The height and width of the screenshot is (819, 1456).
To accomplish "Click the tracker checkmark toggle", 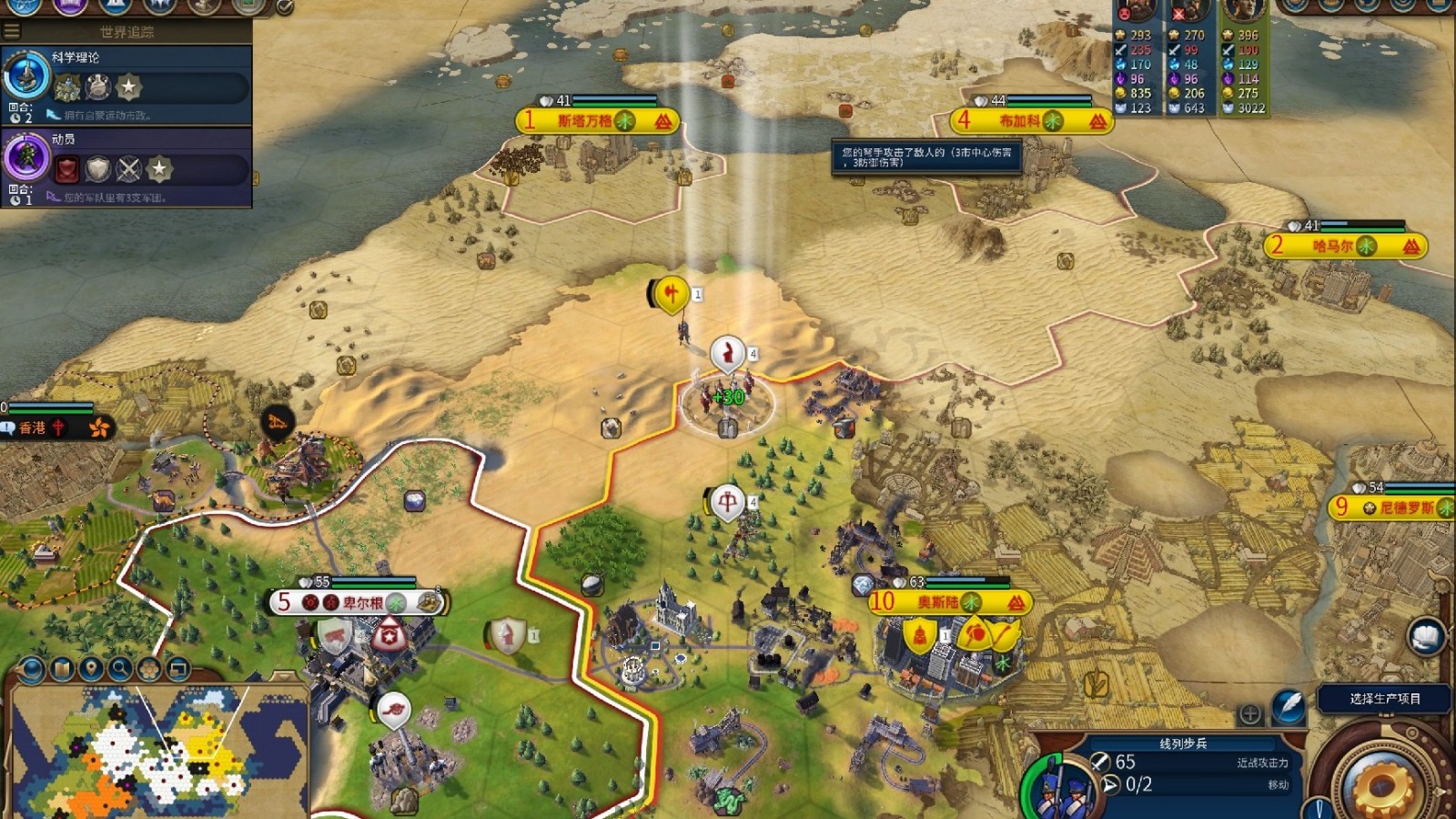I will 285,7.
